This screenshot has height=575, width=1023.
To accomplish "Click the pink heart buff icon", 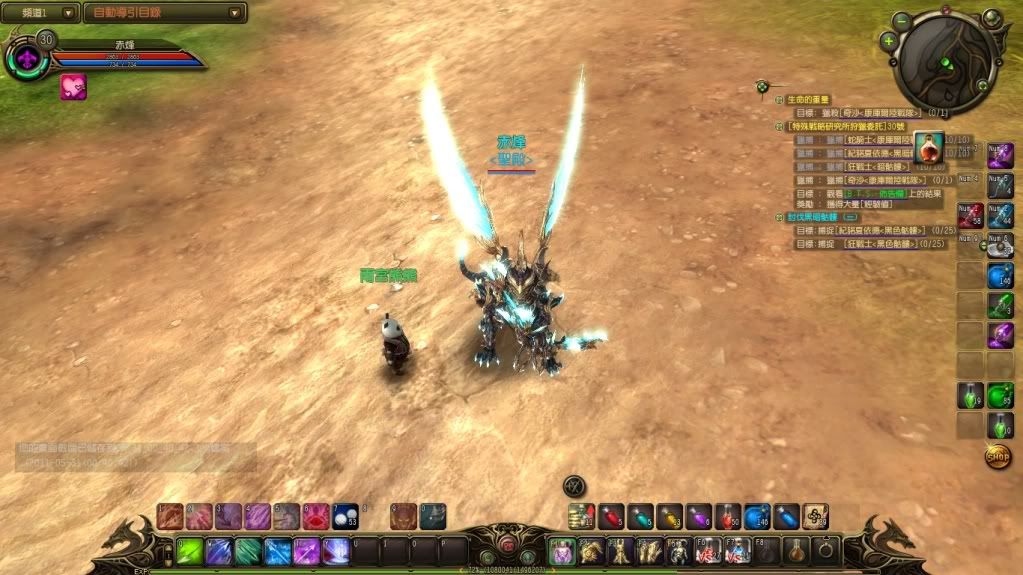I will [73, 87].
